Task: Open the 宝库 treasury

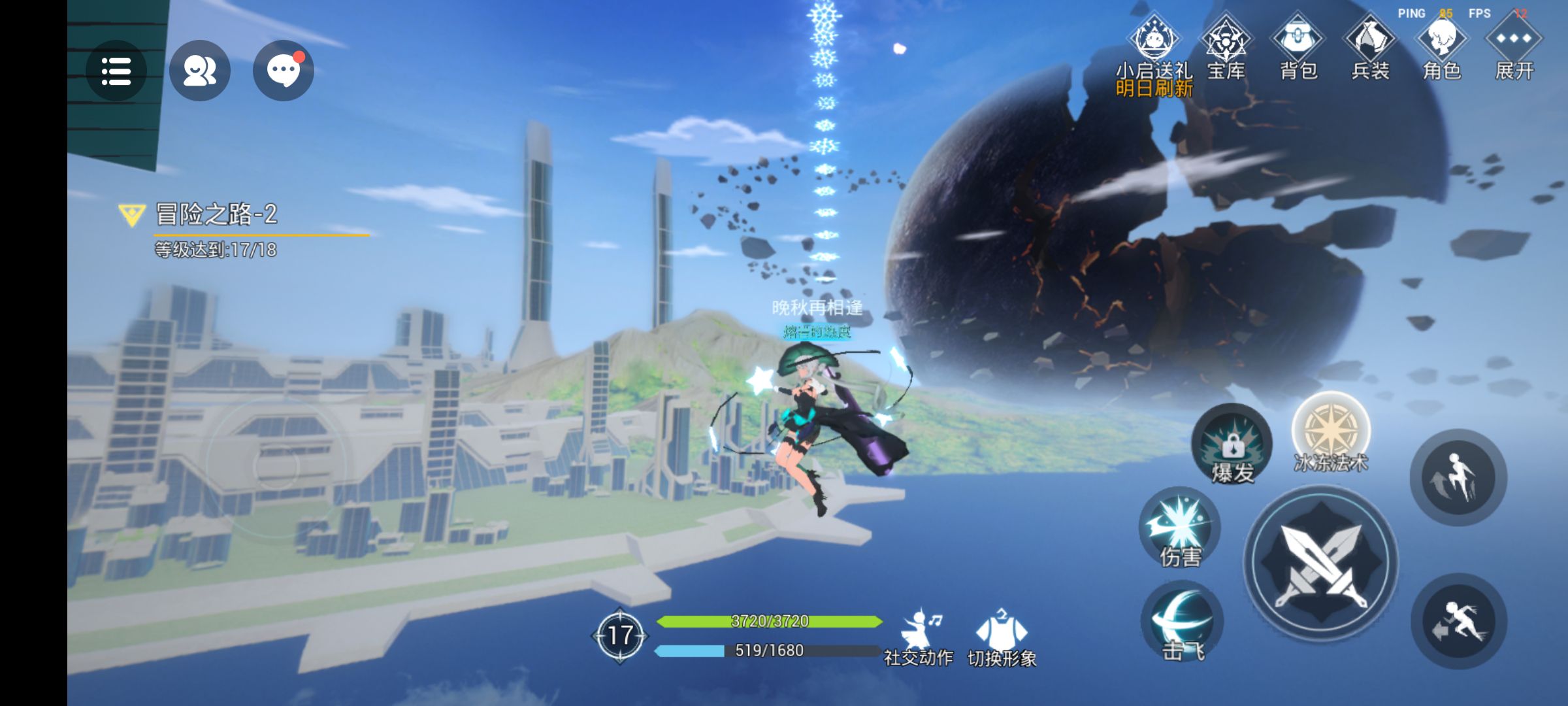Action: point(1226,42)
